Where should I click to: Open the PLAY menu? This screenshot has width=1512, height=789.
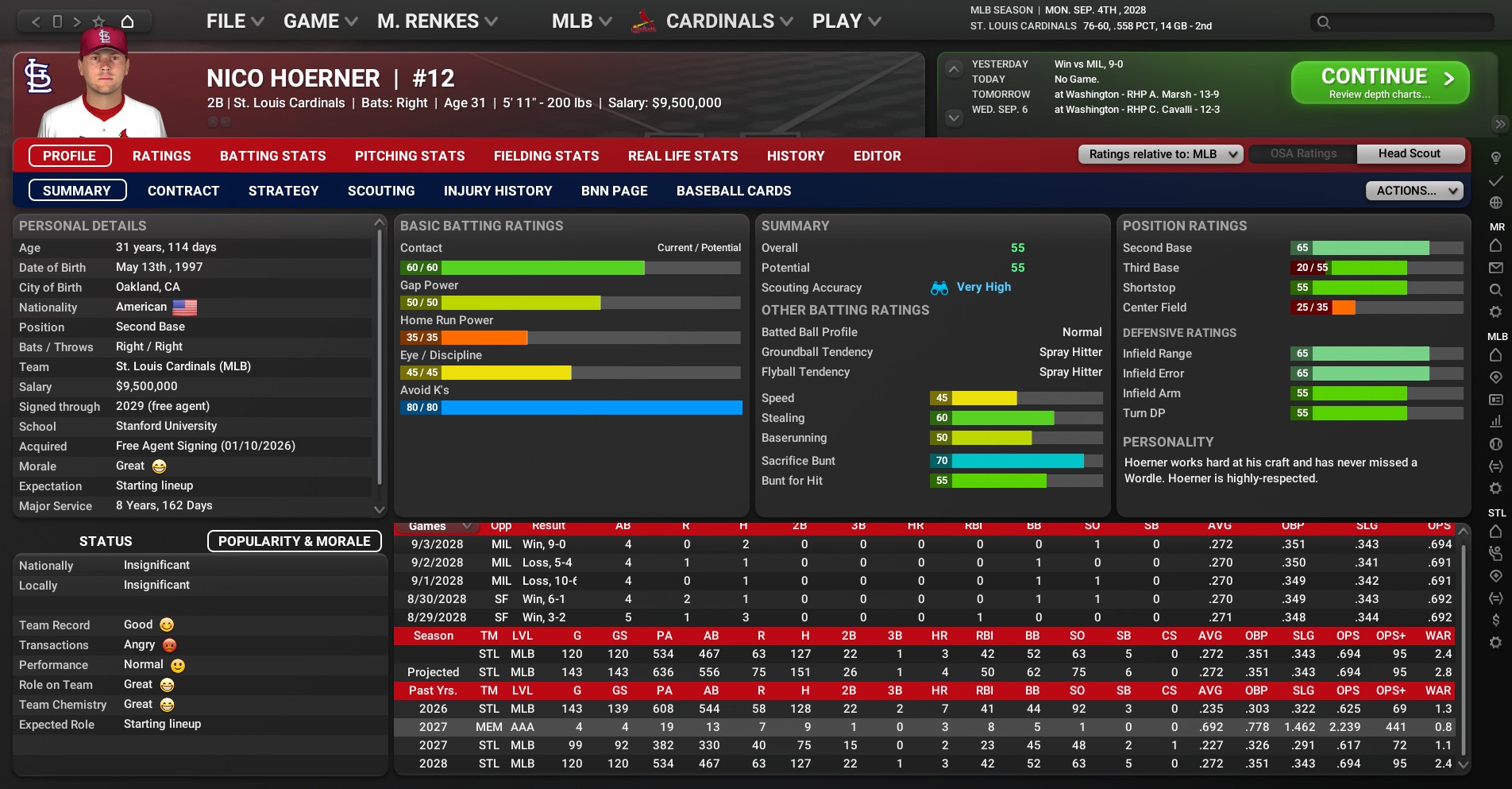(846, 21)
